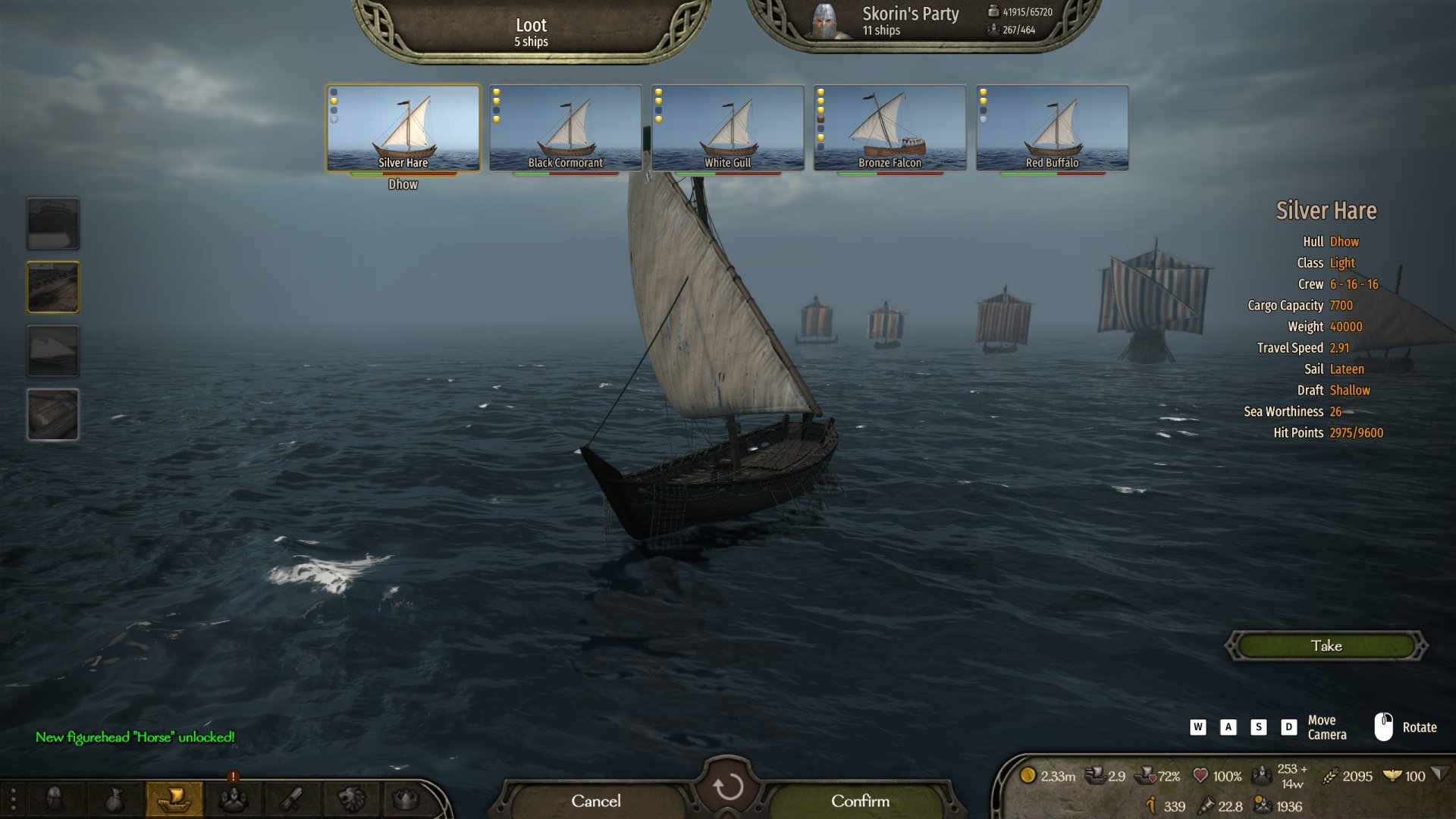Image resolution: width=1456 pixels, height=819 pixels.
Task: Click the circular reset arrow button
Action: 728,787
